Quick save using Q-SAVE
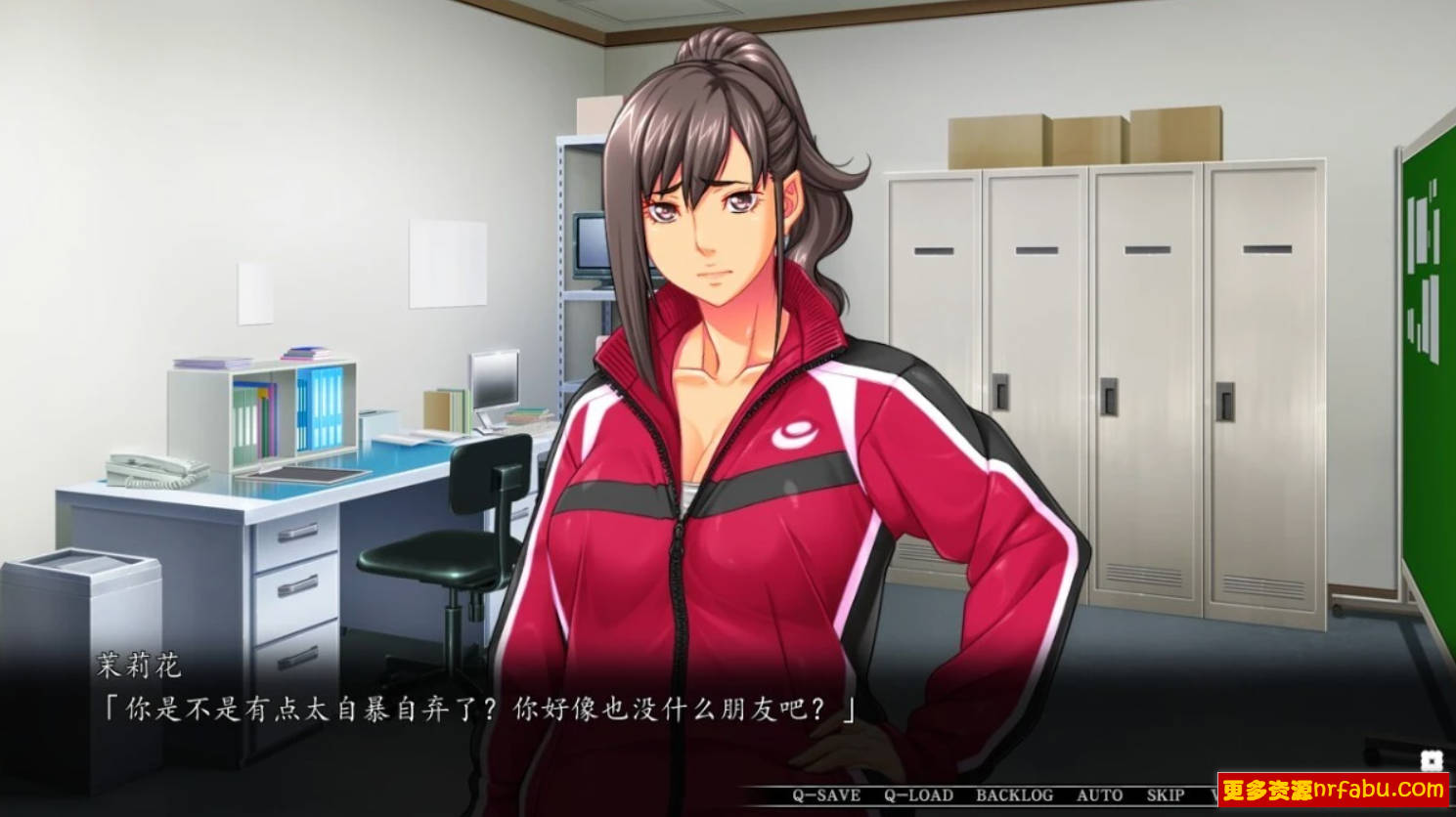 coord(826,795)
